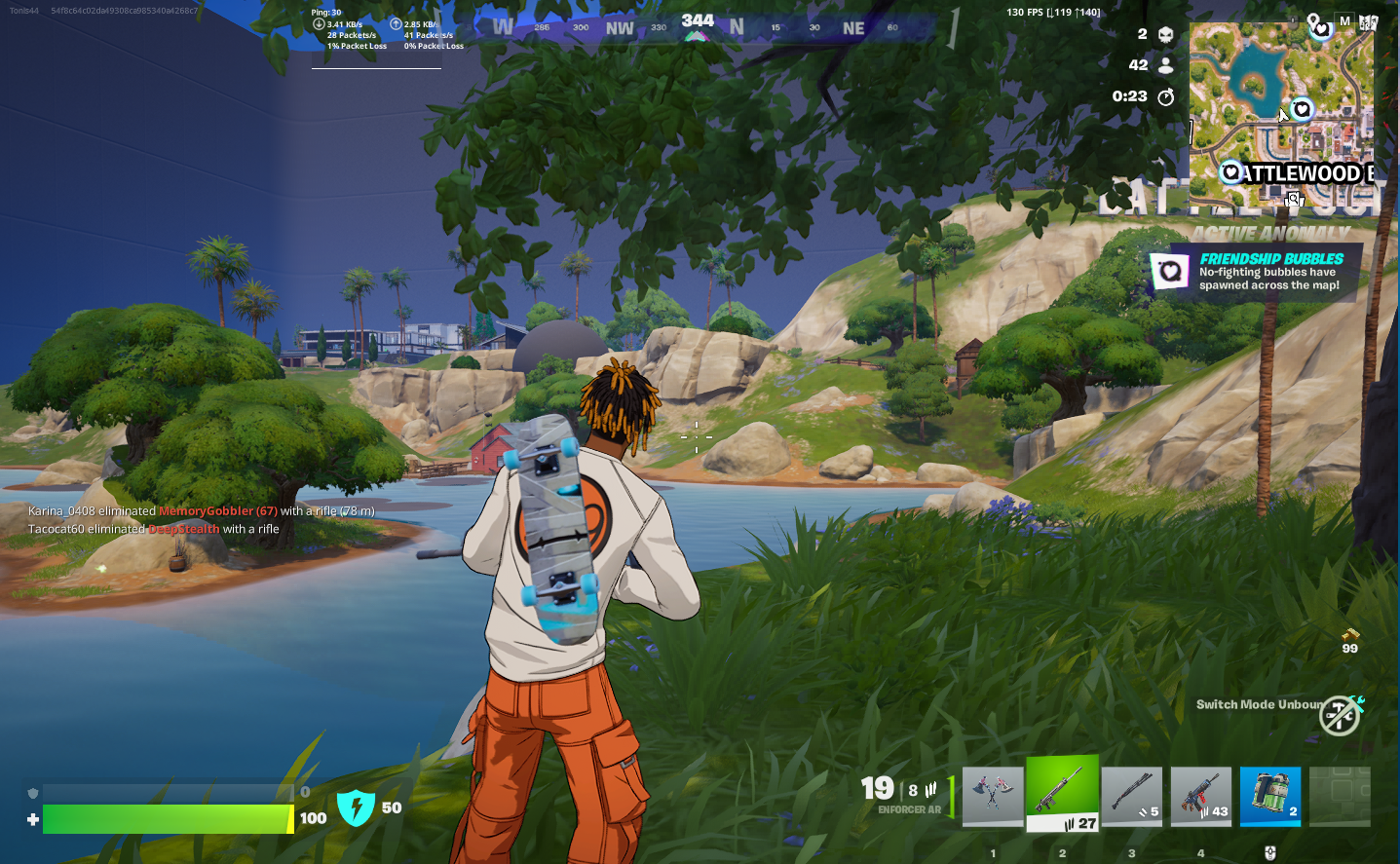The height and width of the screenshot is (864, 1400).
Task: Select the Enforcer AR weapon slot
Action: click(x=1062, y=794)
